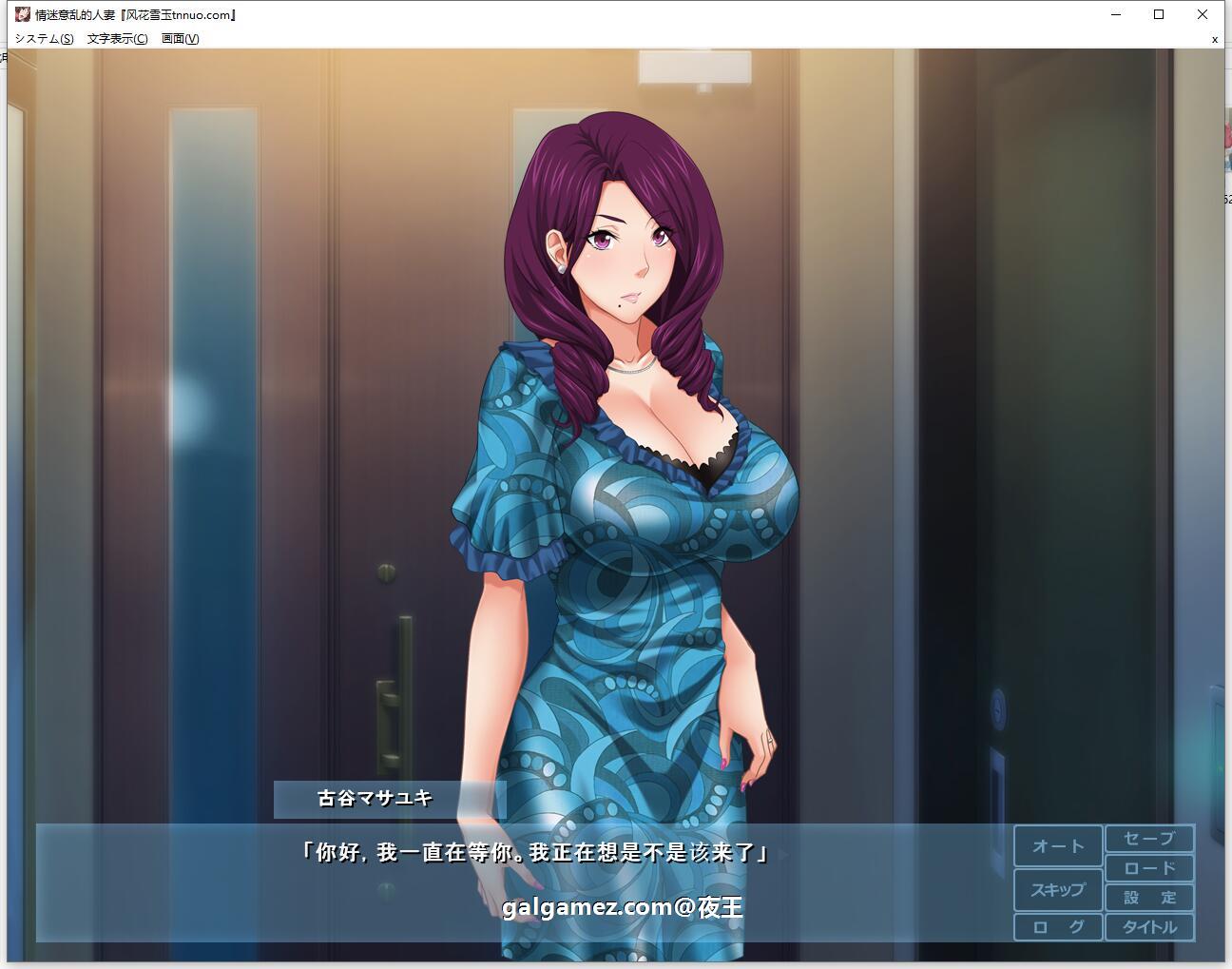Click the オート auto-play button
The image size is (1232, 969).
[x=1057, y=843]
